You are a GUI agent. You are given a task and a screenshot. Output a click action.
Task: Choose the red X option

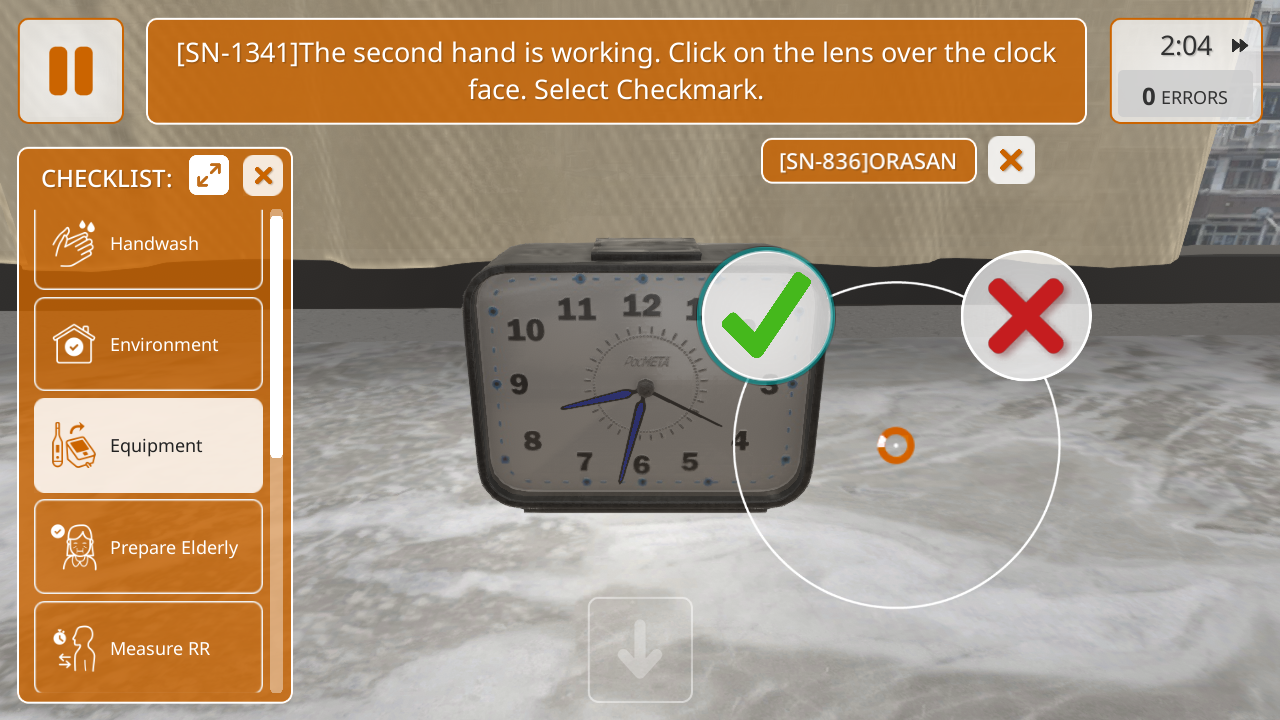pos(1025,315)
